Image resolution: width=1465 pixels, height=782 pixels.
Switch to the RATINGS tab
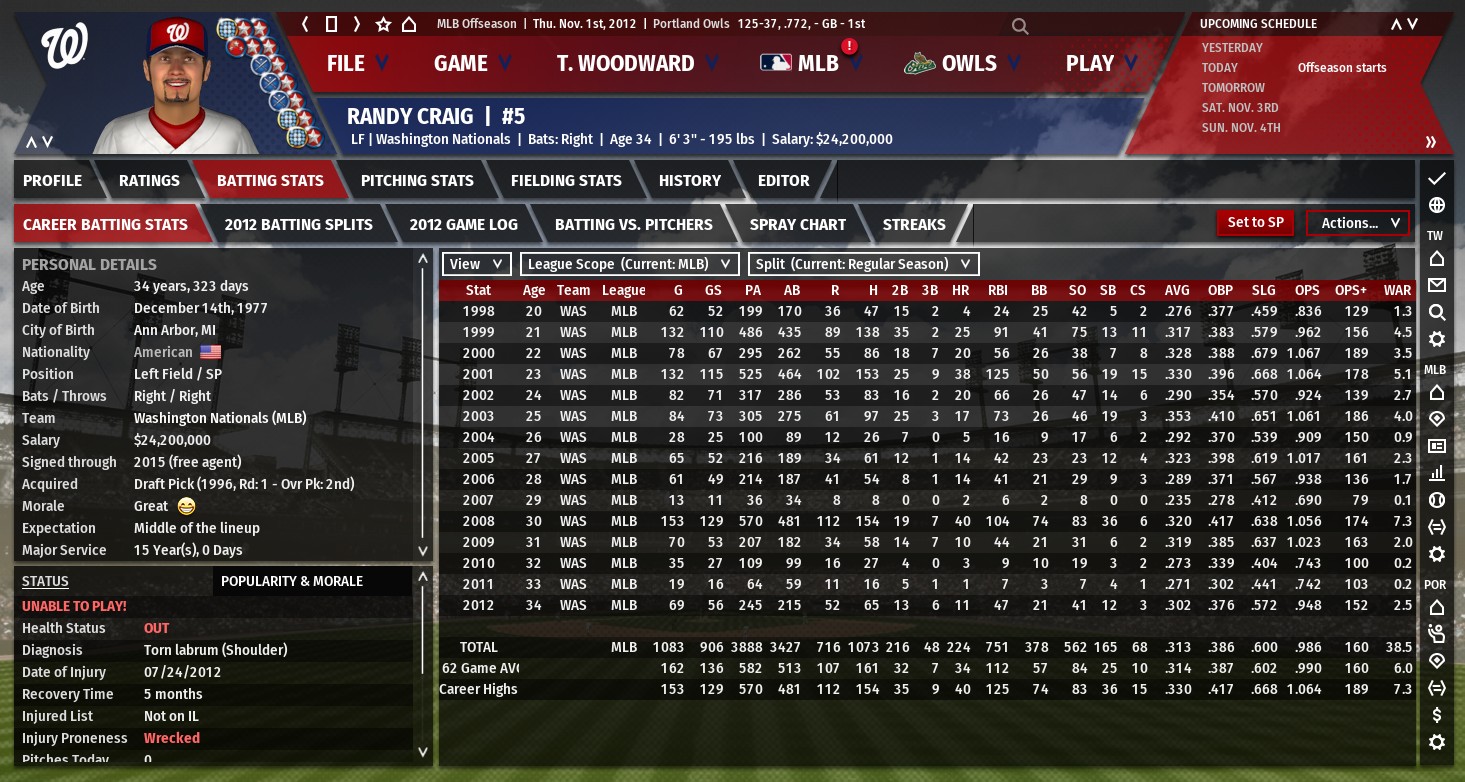tap(149, 181)
